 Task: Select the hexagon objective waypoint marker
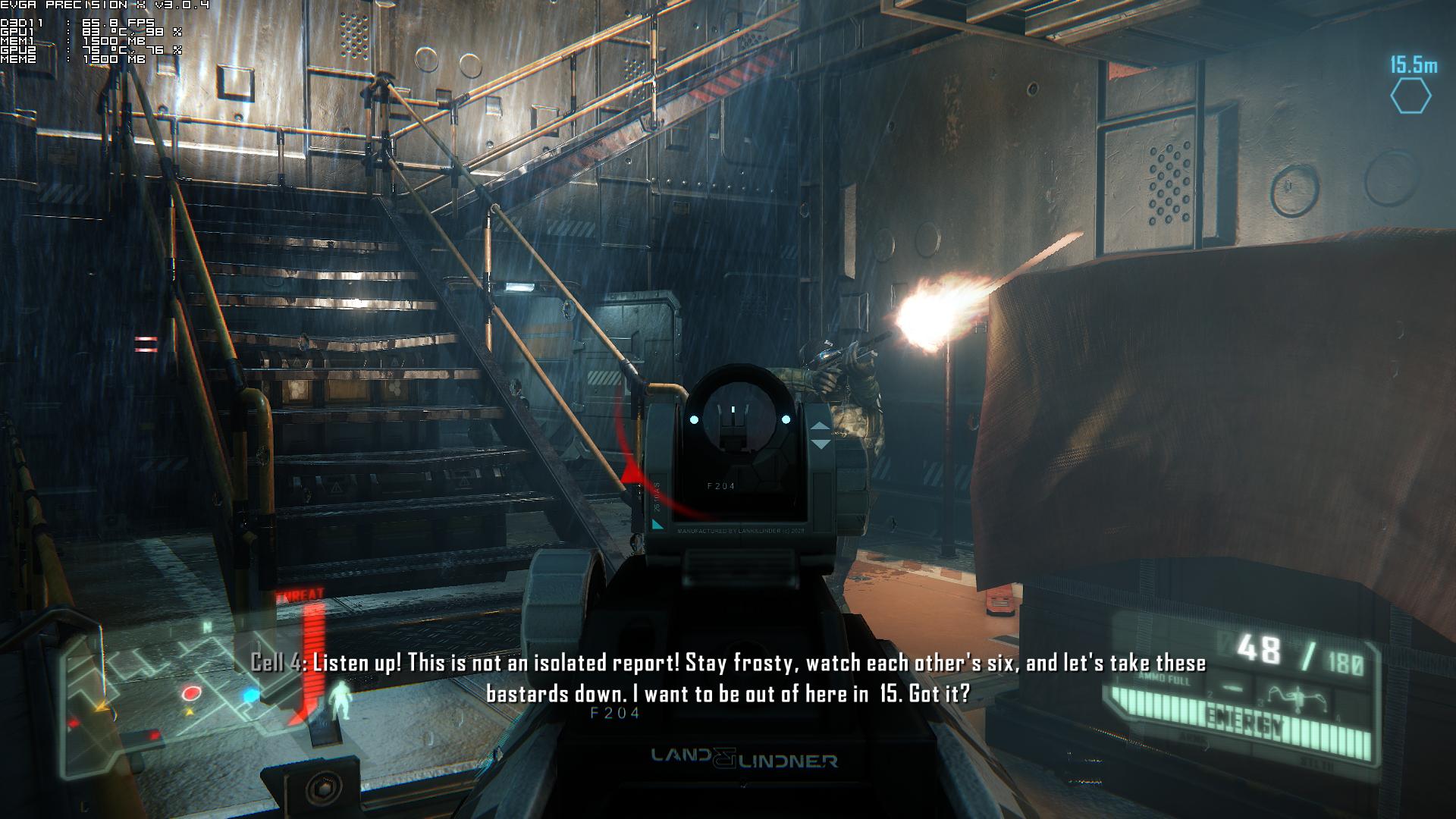point(1410,97)
